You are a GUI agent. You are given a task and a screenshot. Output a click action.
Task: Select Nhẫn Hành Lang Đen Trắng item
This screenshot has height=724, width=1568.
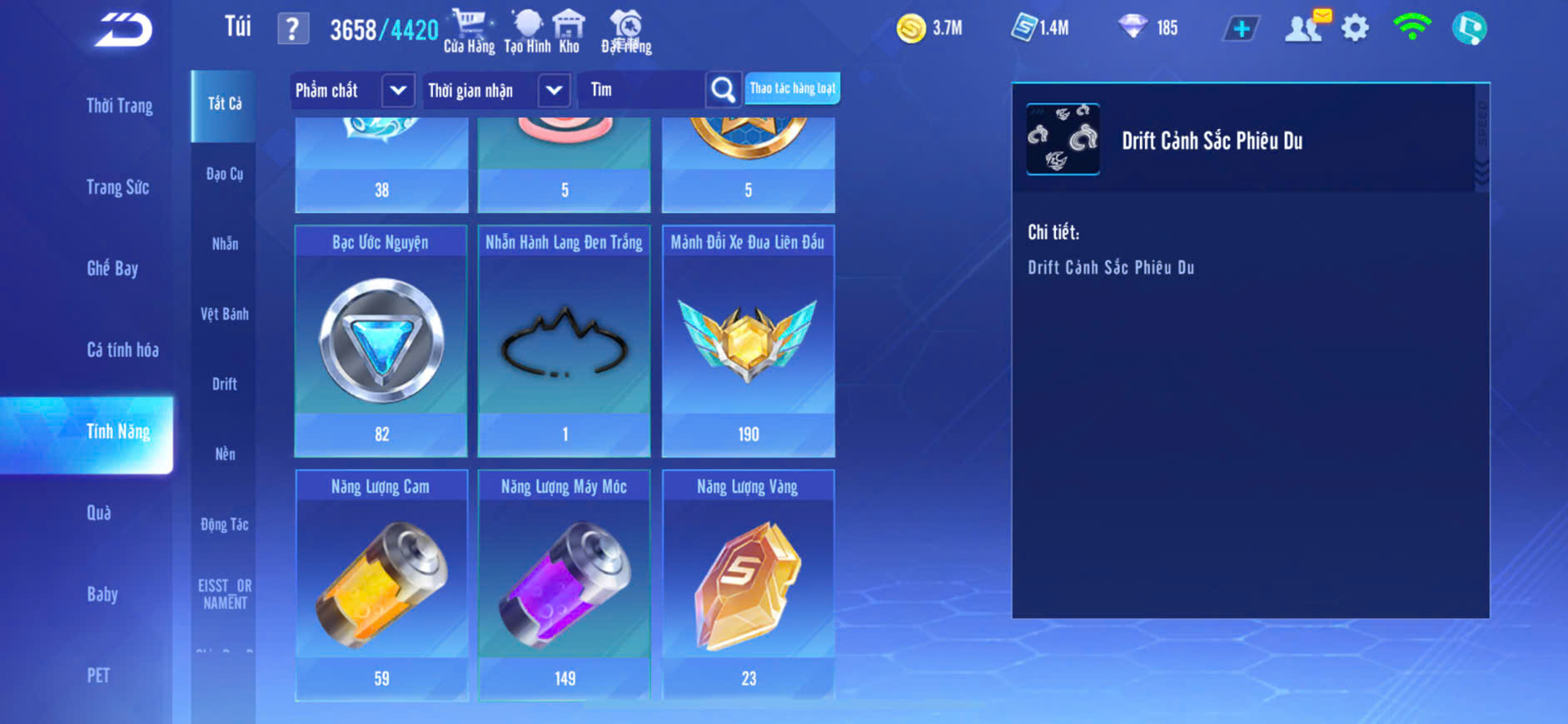pyautogui.click(x=565, y=341)
